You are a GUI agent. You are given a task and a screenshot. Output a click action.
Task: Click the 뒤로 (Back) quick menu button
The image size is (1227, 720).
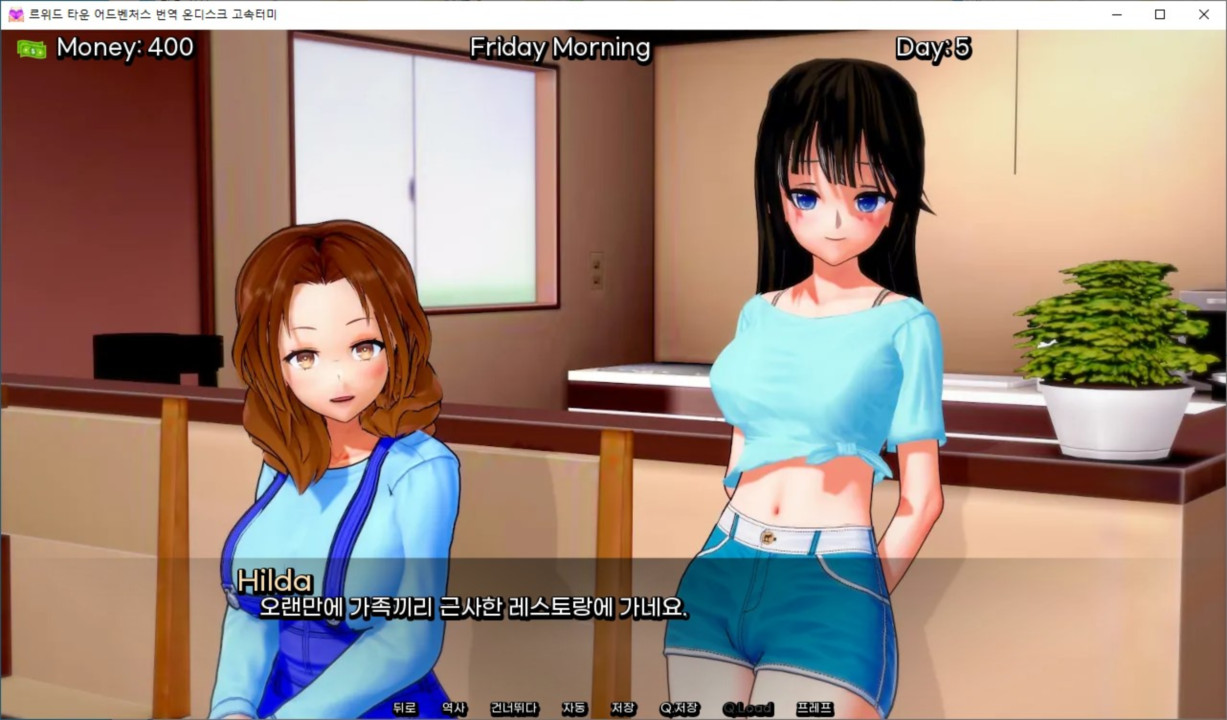point(404,708)
